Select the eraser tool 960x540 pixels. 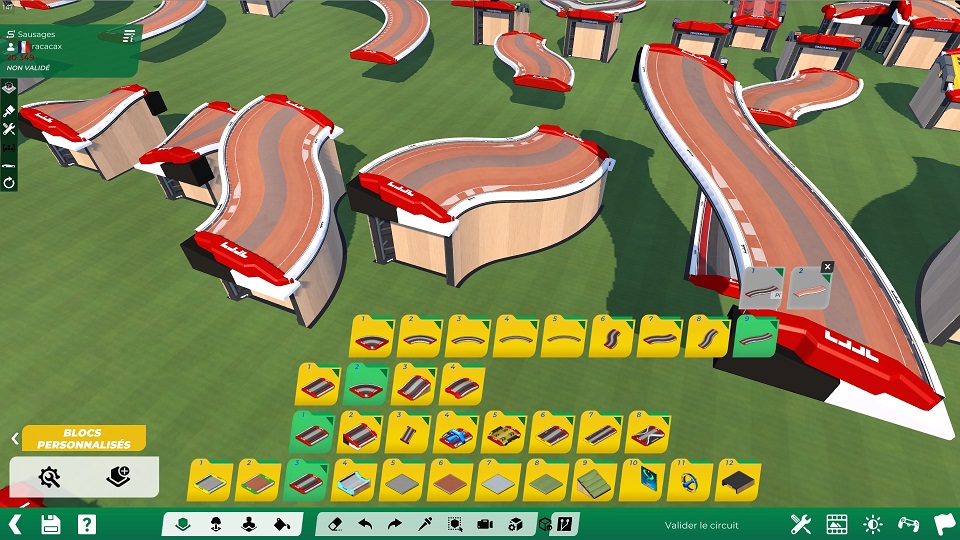tap(336, 523)
